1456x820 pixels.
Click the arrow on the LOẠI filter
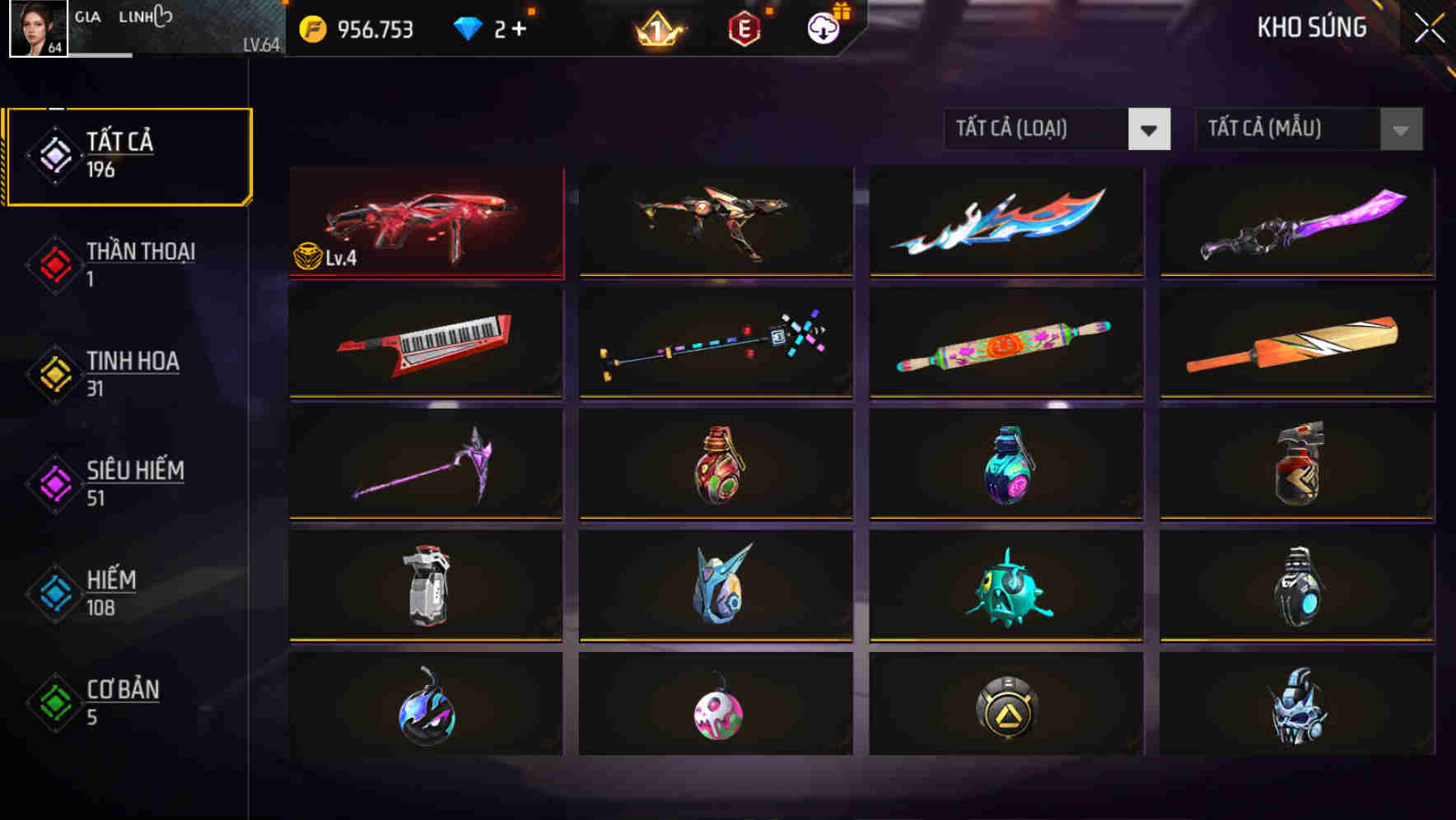tap(1150, 130)
